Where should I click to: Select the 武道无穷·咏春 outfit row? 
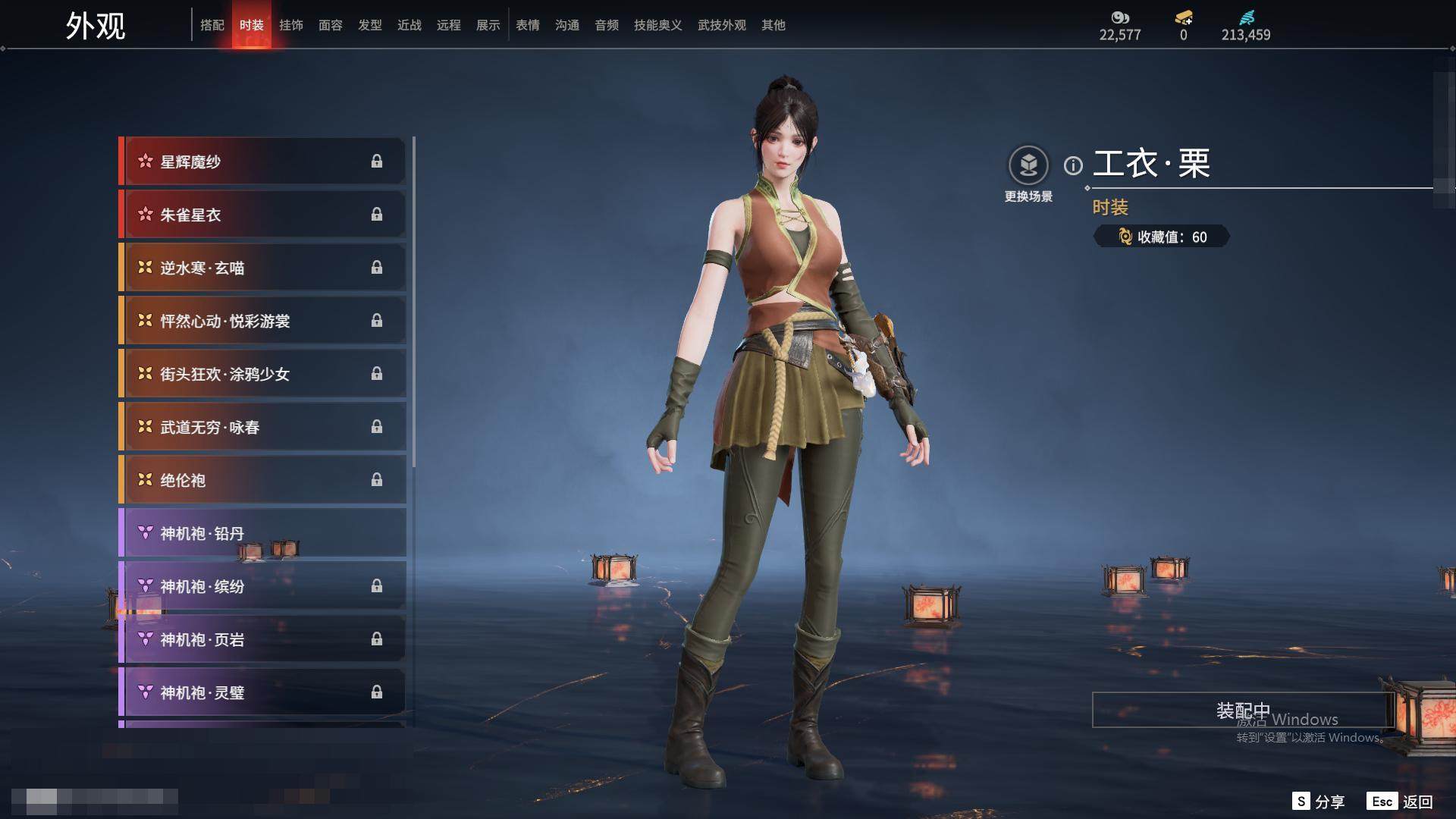262,427
